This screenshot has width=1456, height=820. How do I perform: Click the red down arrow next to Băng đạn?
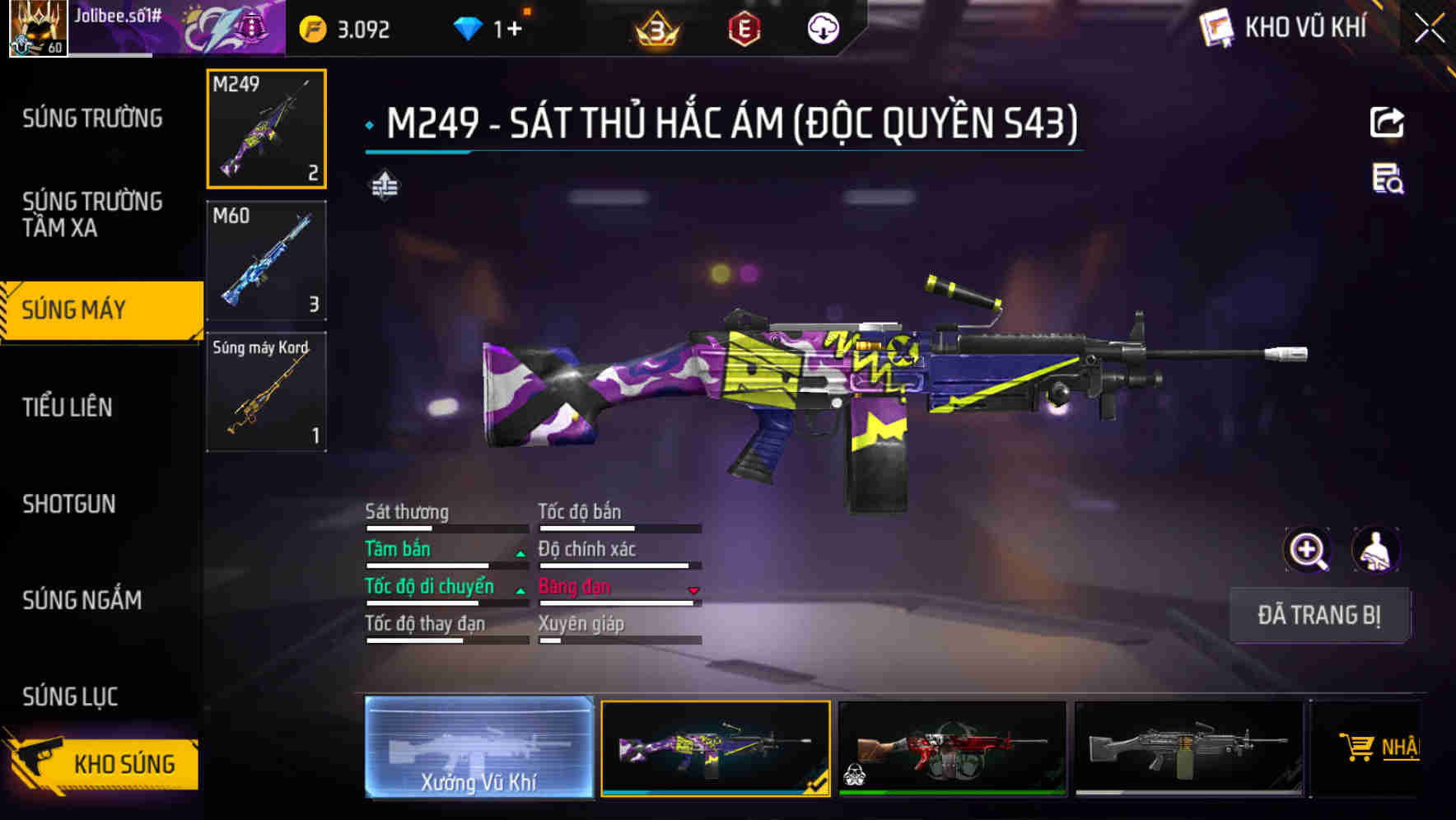pos(693,591)
